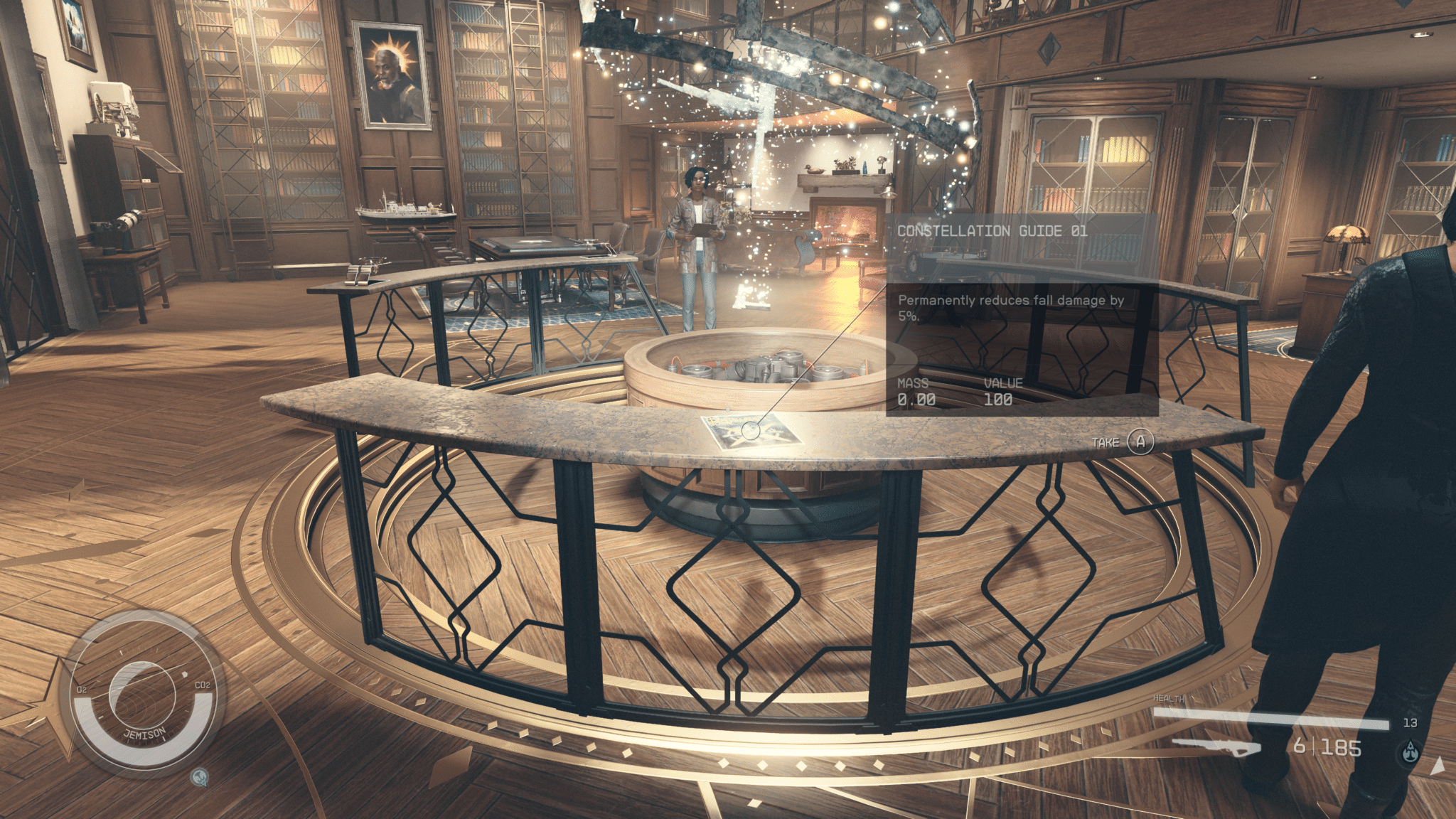Click the compass tick marker below JEMISON
Image resolution: width=1456 pixels, height=819 pixels.
click(x=164, y=738)
